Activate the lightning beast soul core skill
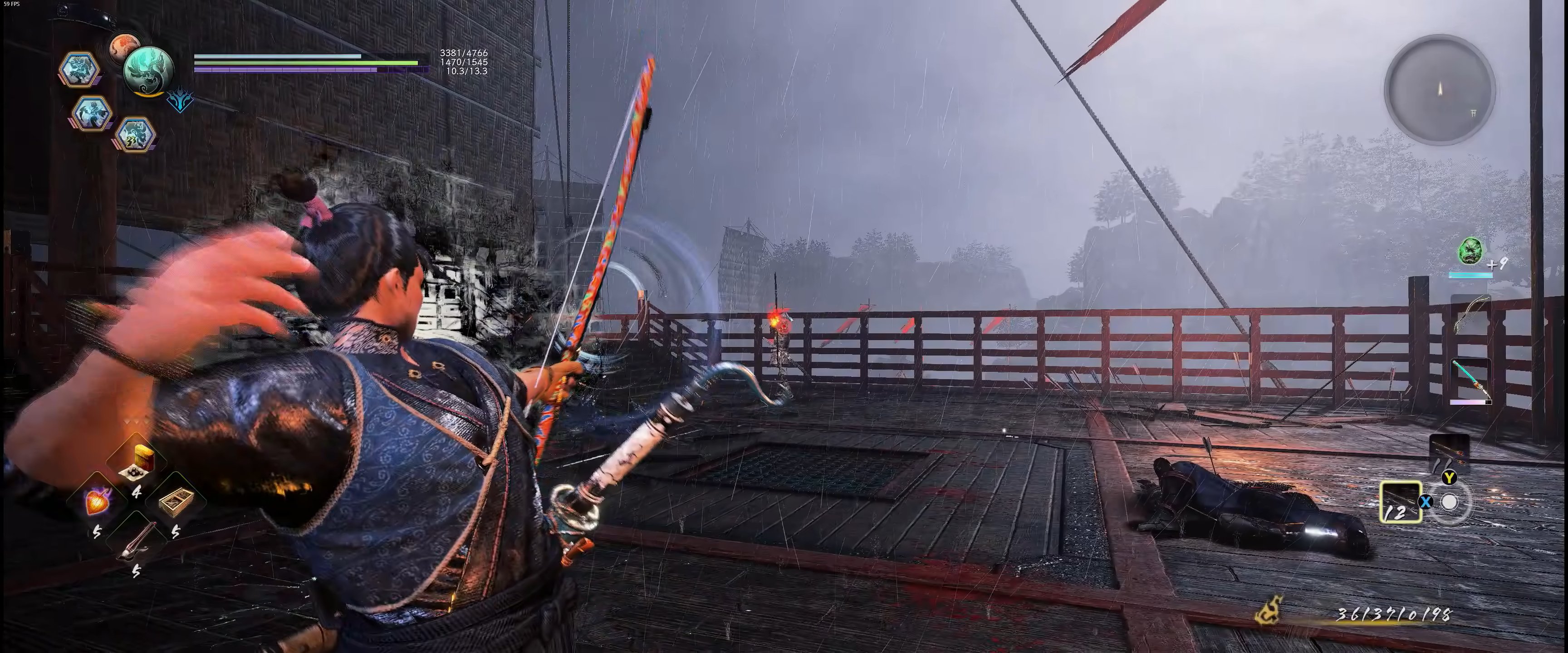 coord(134,135)
